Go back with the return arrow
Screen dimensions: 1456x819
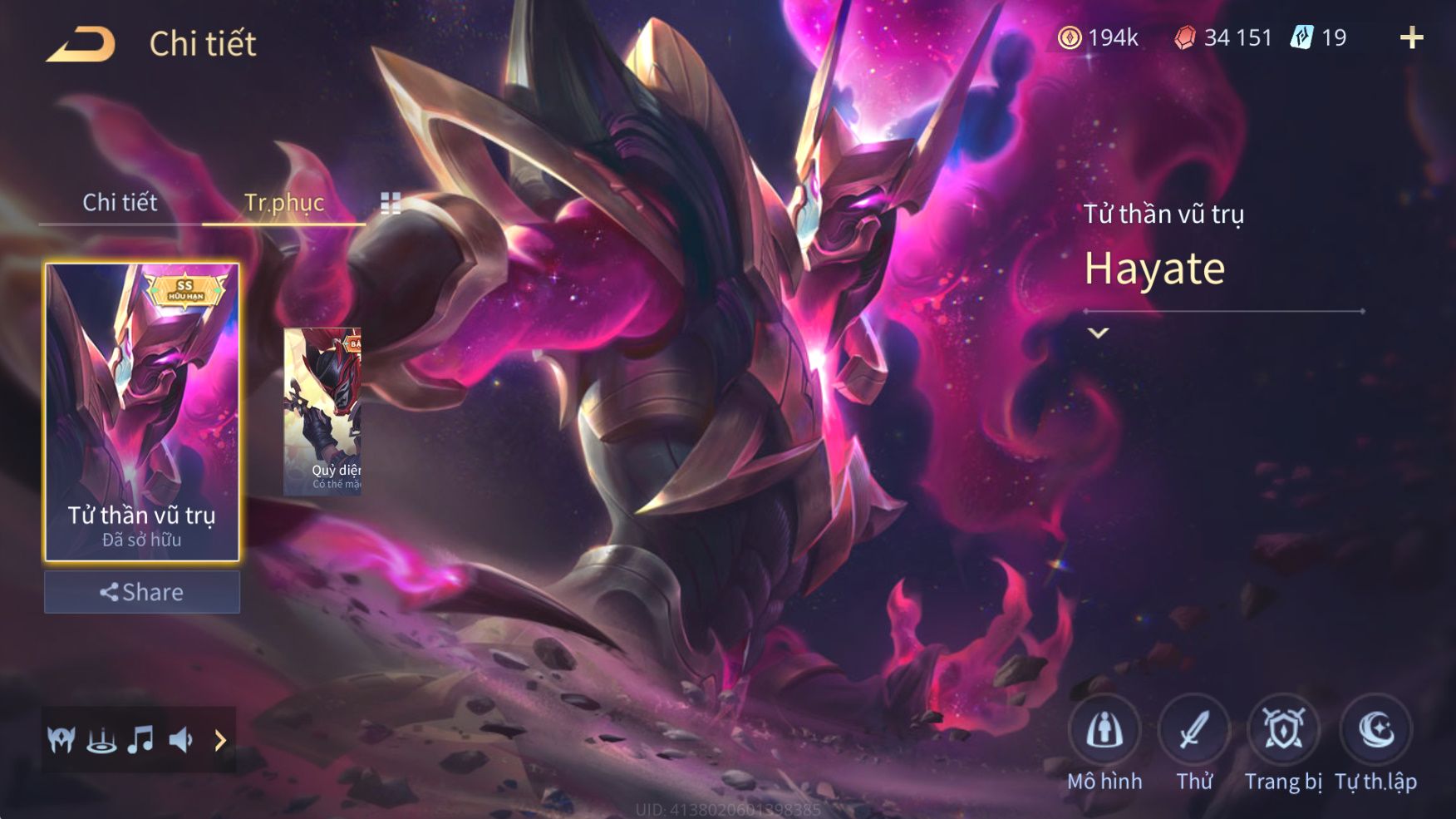[x=81, y=44]
